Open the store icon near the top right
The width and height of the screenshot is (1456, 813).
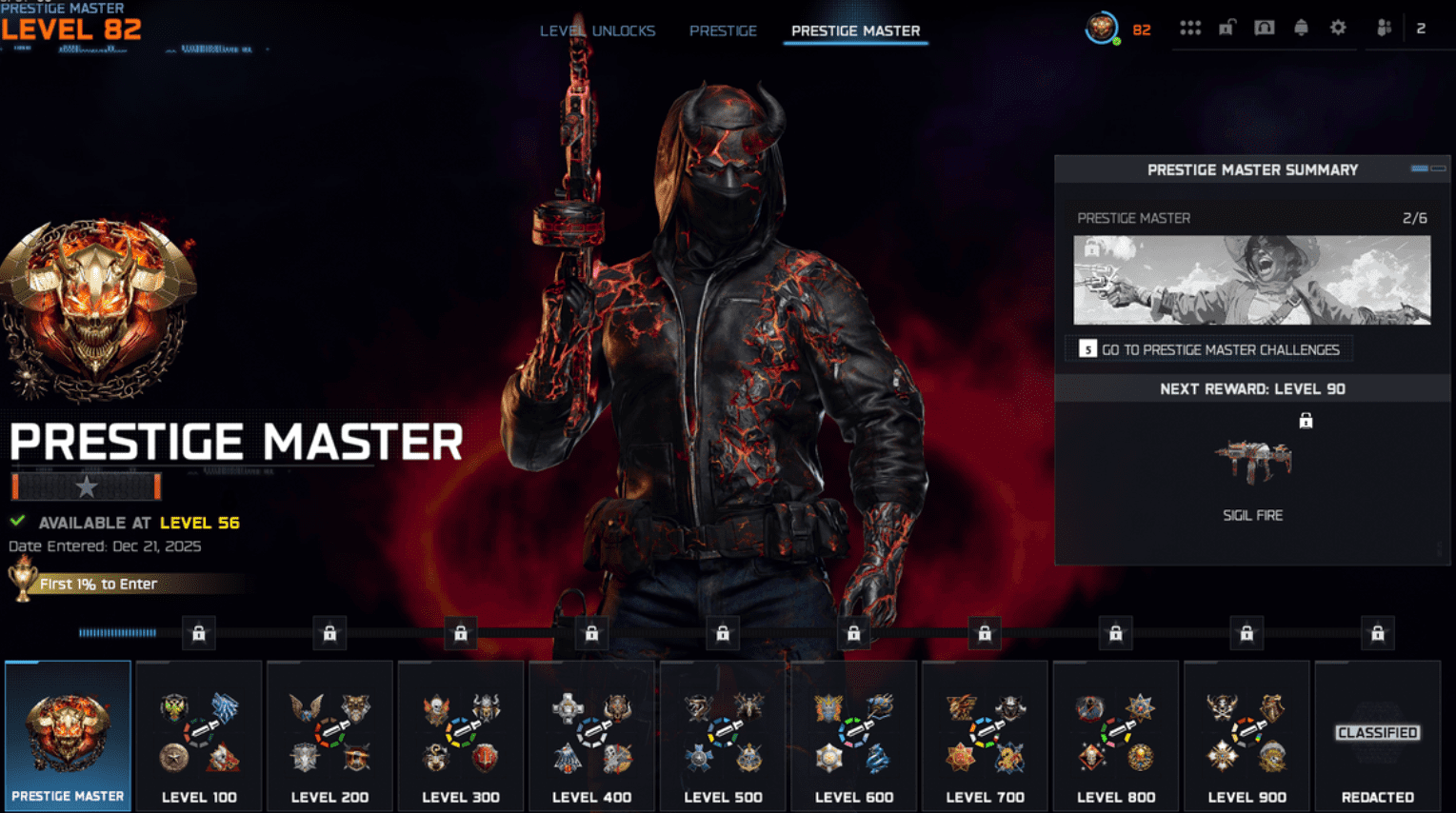[x=1264, y=29]
